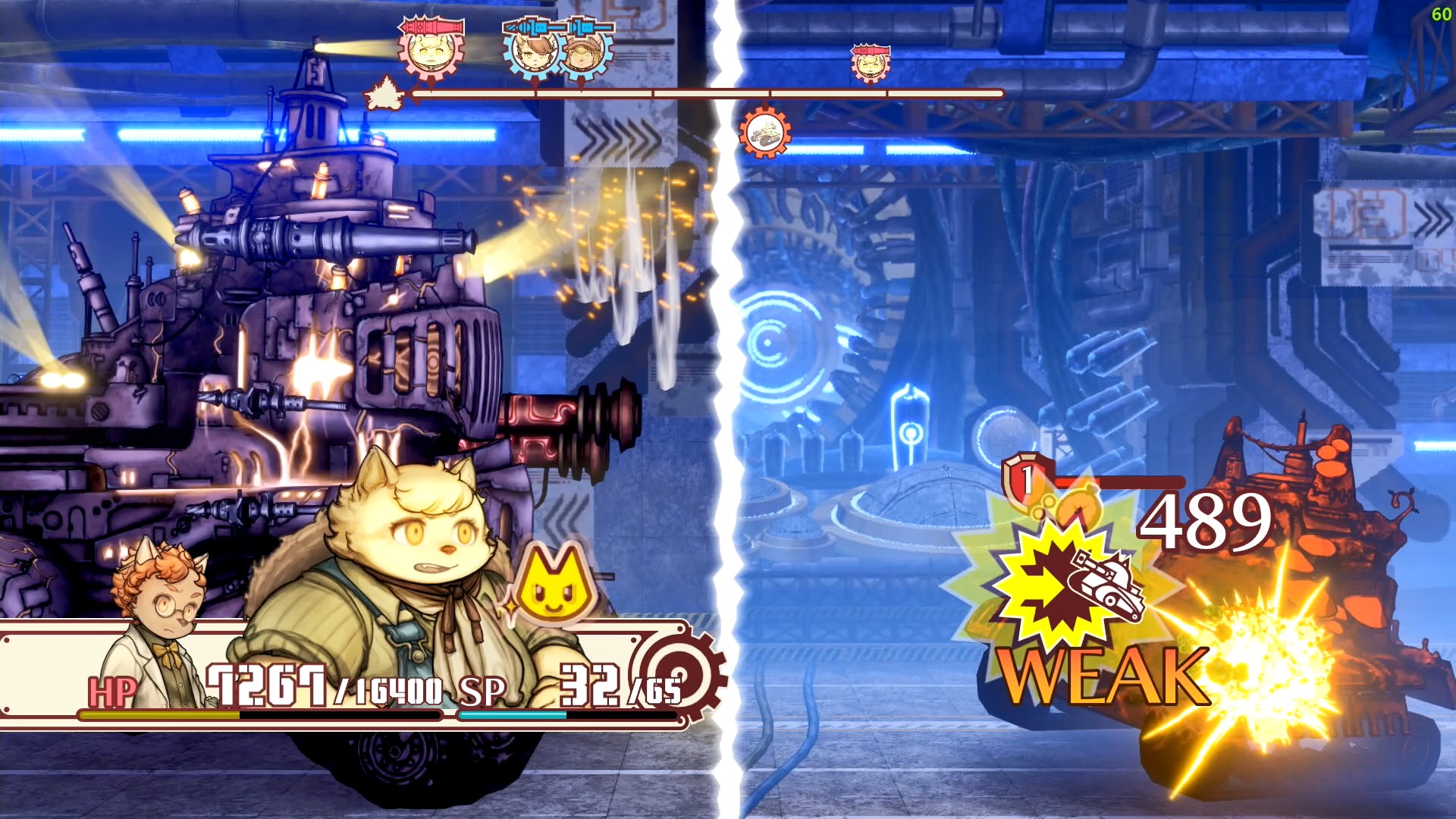The image size is (1456, 819).
Task: Toggle the cannon marker above the rightmost sleeping portrait
Action: point(870,50)
